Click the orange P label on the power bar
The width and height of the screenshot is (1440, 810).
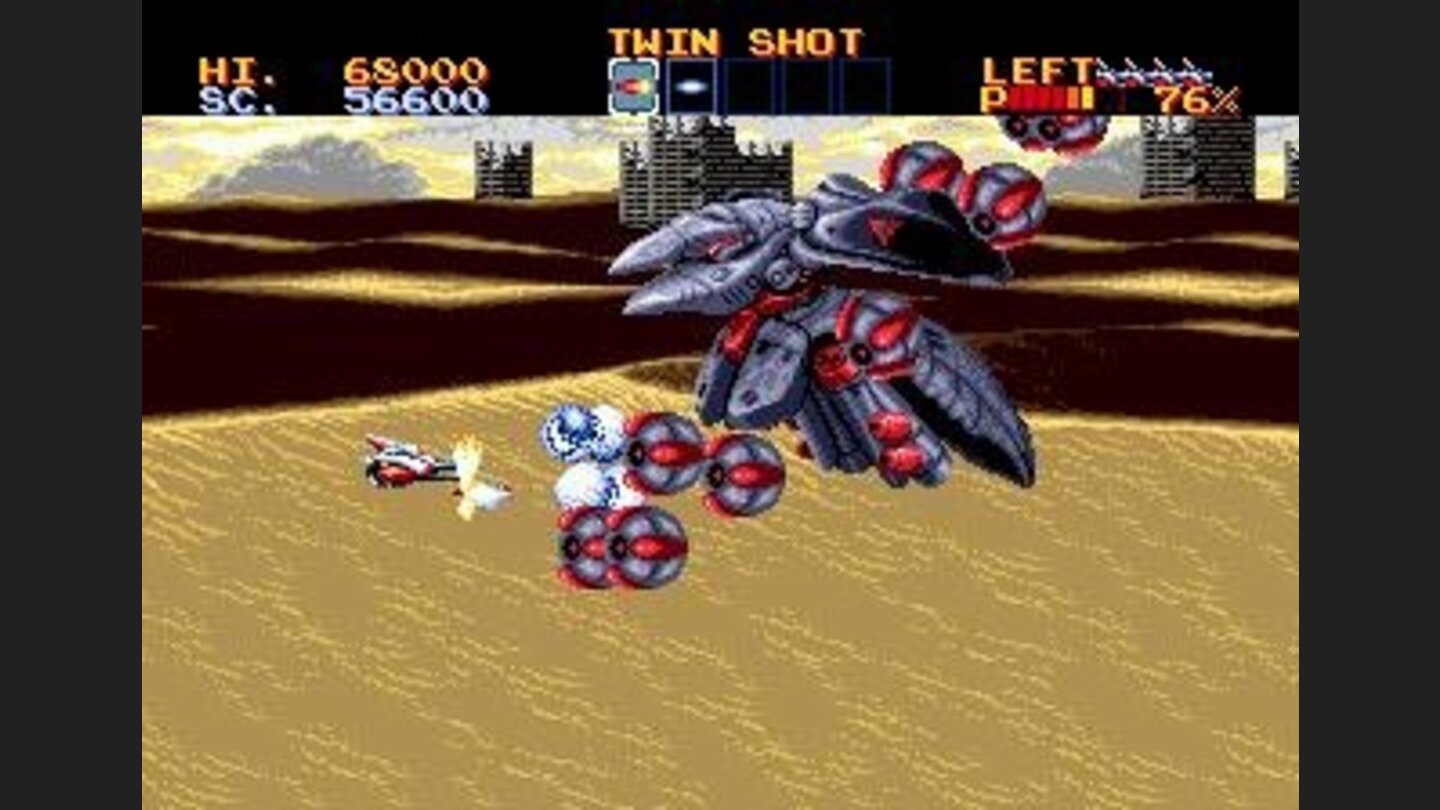coord(994,96)
